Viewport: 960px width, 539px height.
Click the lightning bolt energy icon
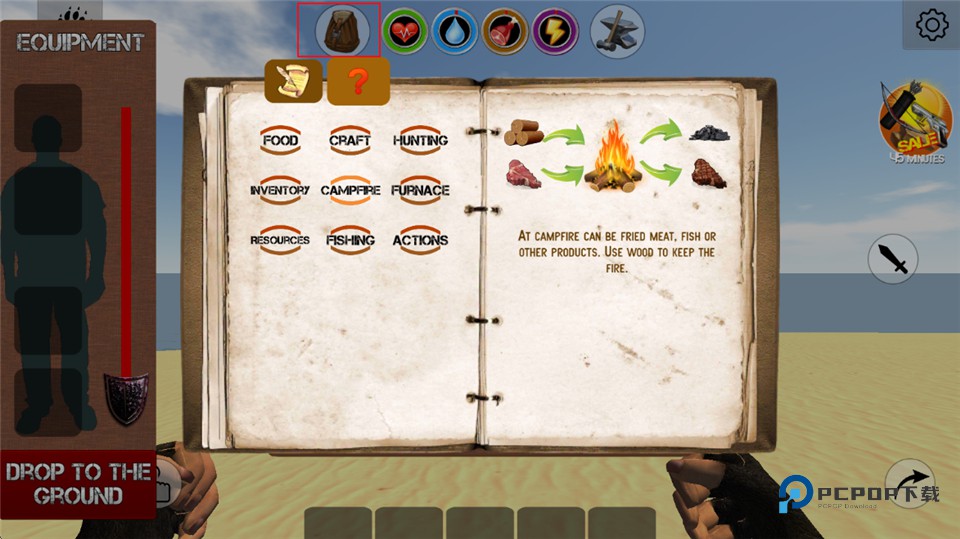(x=555, y=31)
